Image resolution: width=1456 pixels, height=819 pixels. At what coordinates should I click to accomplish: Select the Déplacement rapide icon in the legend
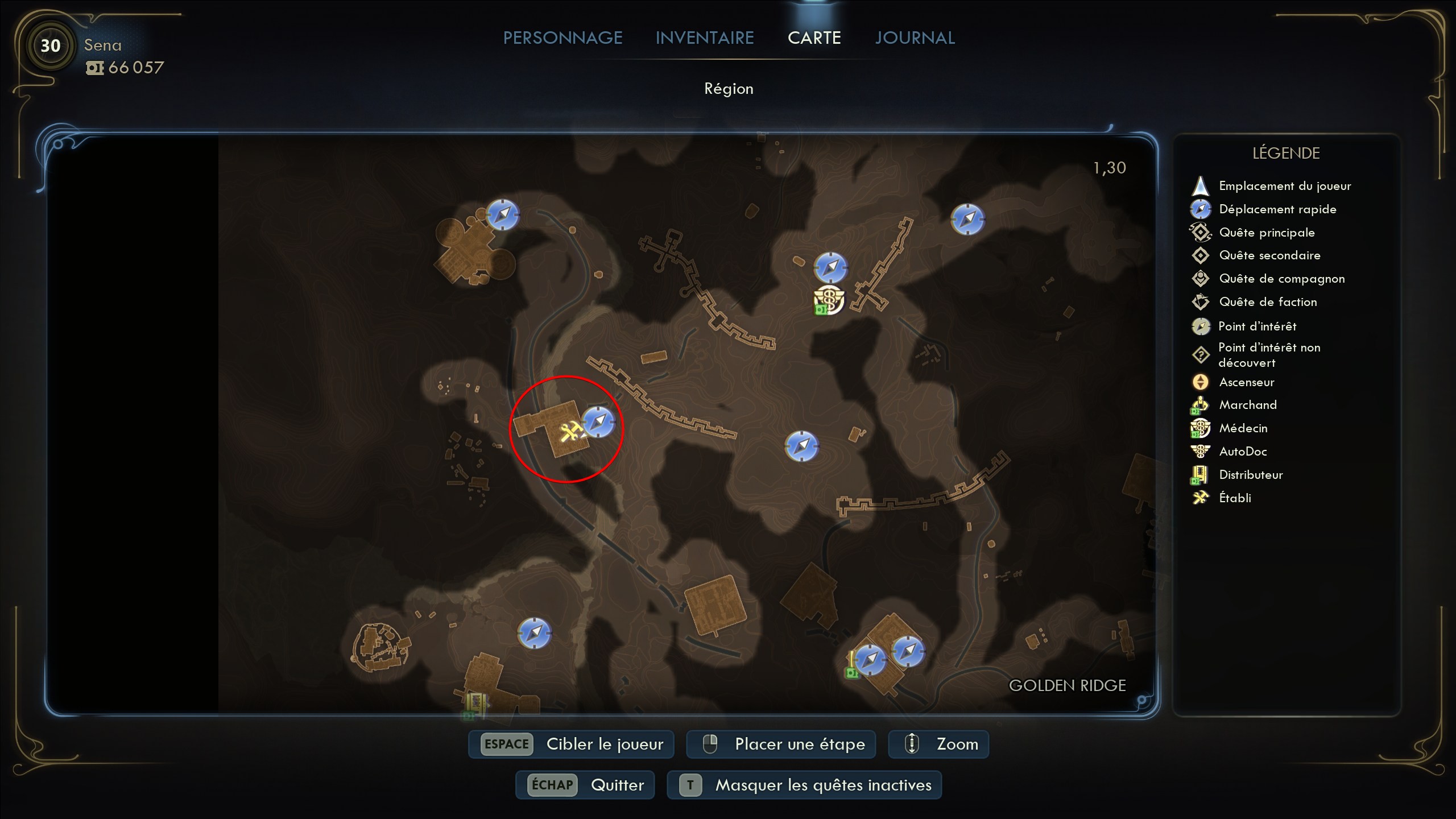coord(1201,209)
